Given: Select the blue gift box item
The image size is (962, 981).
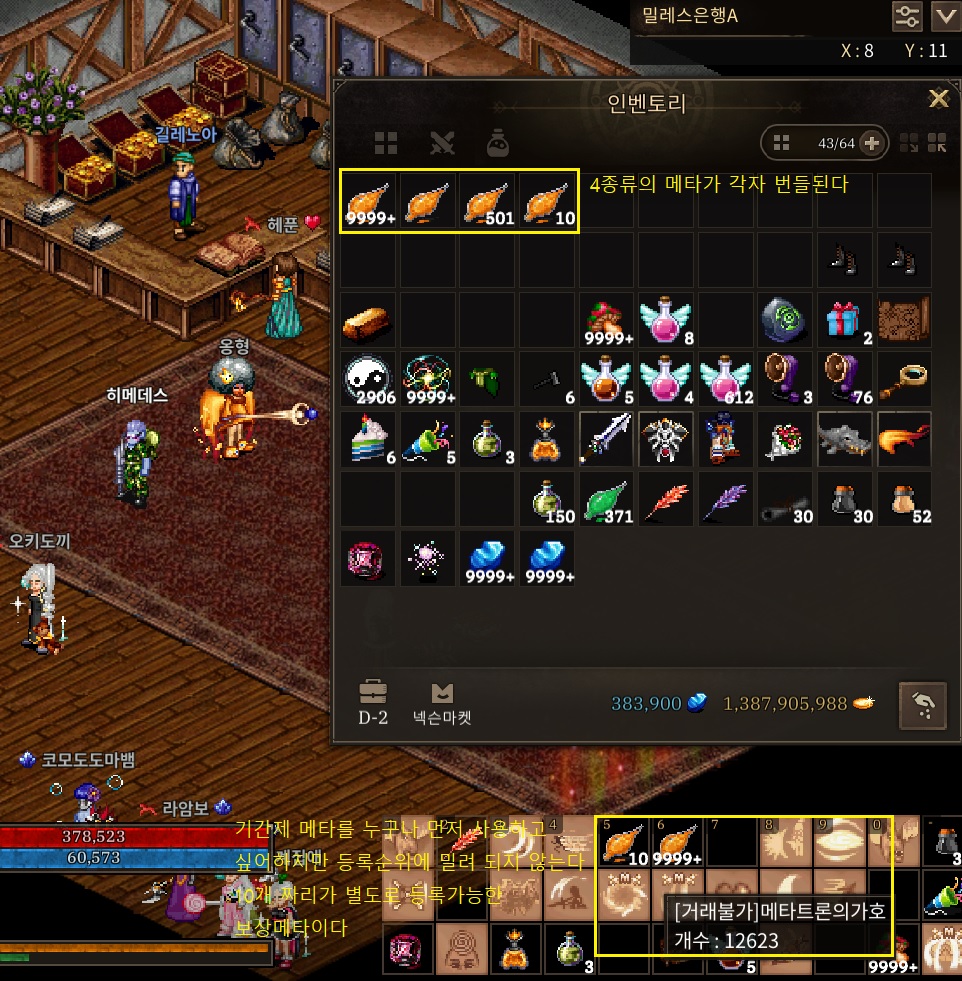Looking at the screenshot, I should coord(845,320).
